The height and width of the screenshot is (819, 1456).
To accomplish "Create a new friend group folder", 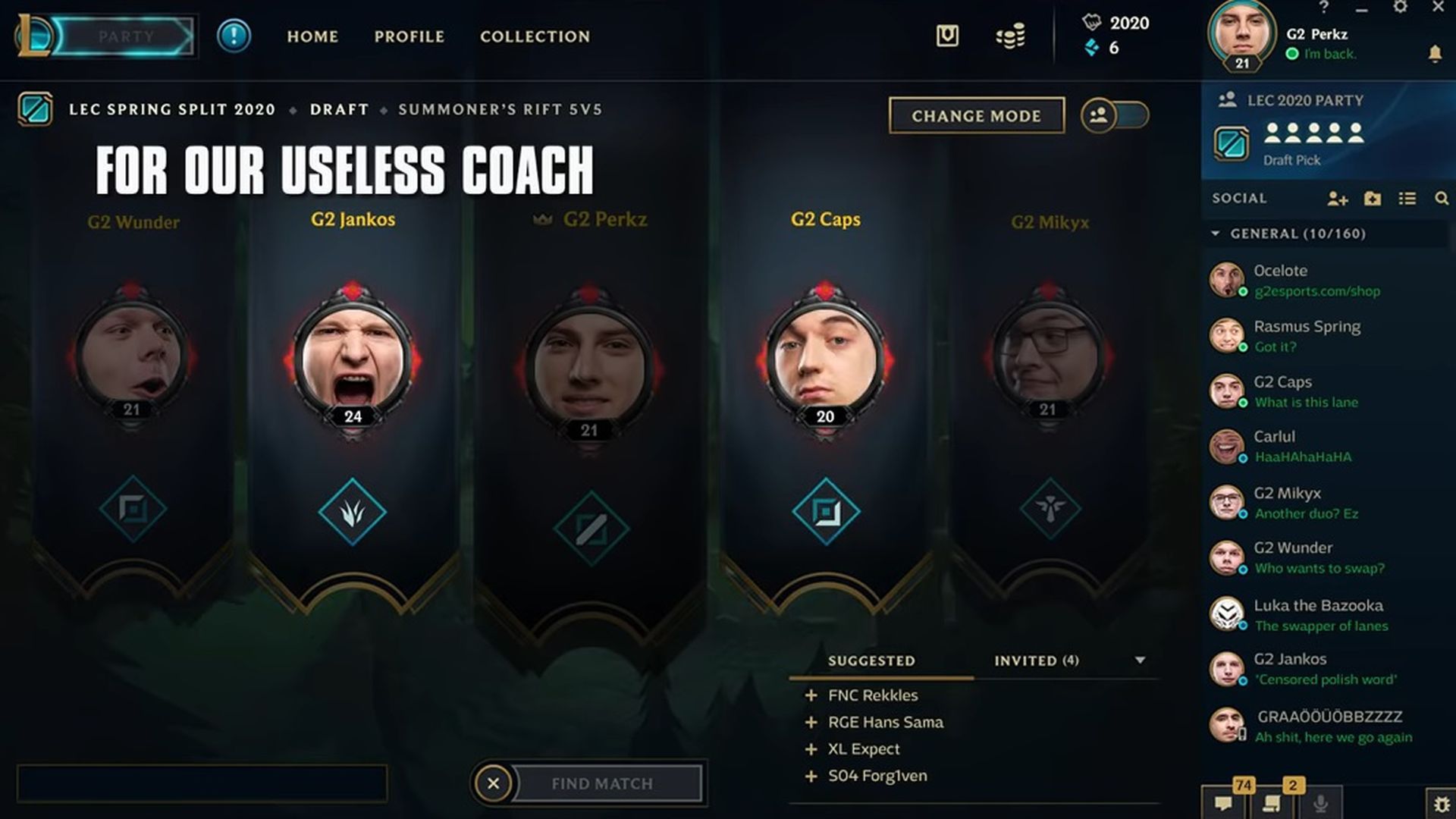I will point(1373,198).
